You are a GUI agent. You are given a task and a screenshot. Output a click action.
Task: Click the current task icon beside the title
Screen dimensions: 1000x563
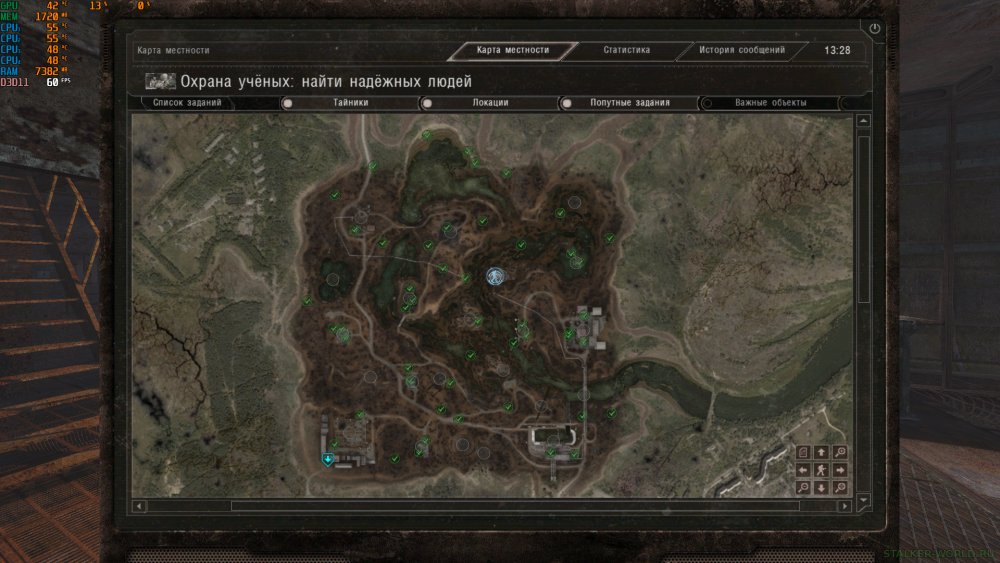tap(160, 81)
